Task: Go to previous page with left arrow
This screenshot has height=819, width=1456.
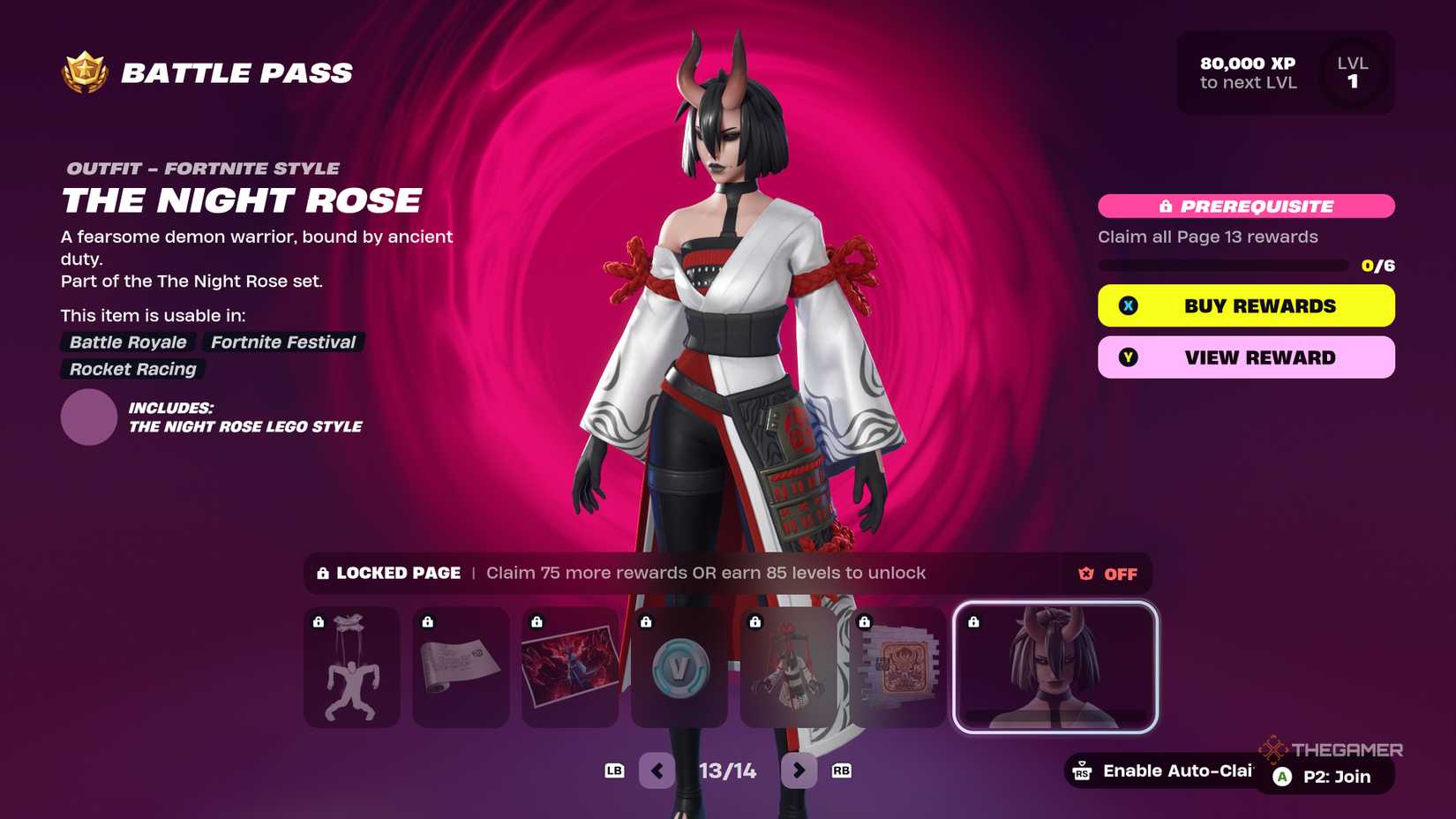Action: (657, 770)
